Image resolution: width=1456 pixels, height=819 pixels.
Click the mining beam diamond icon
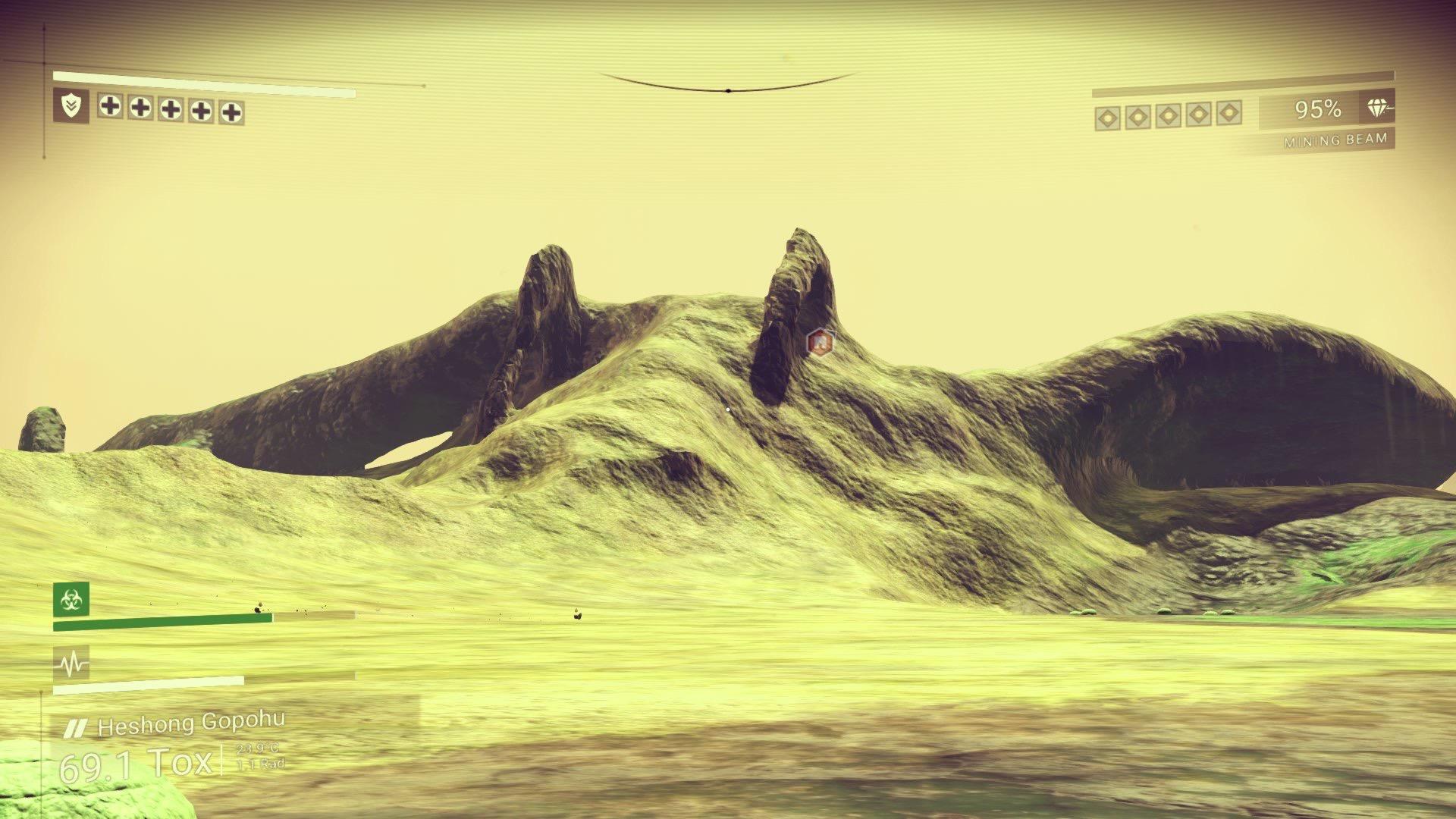(x=1379, y=108)
